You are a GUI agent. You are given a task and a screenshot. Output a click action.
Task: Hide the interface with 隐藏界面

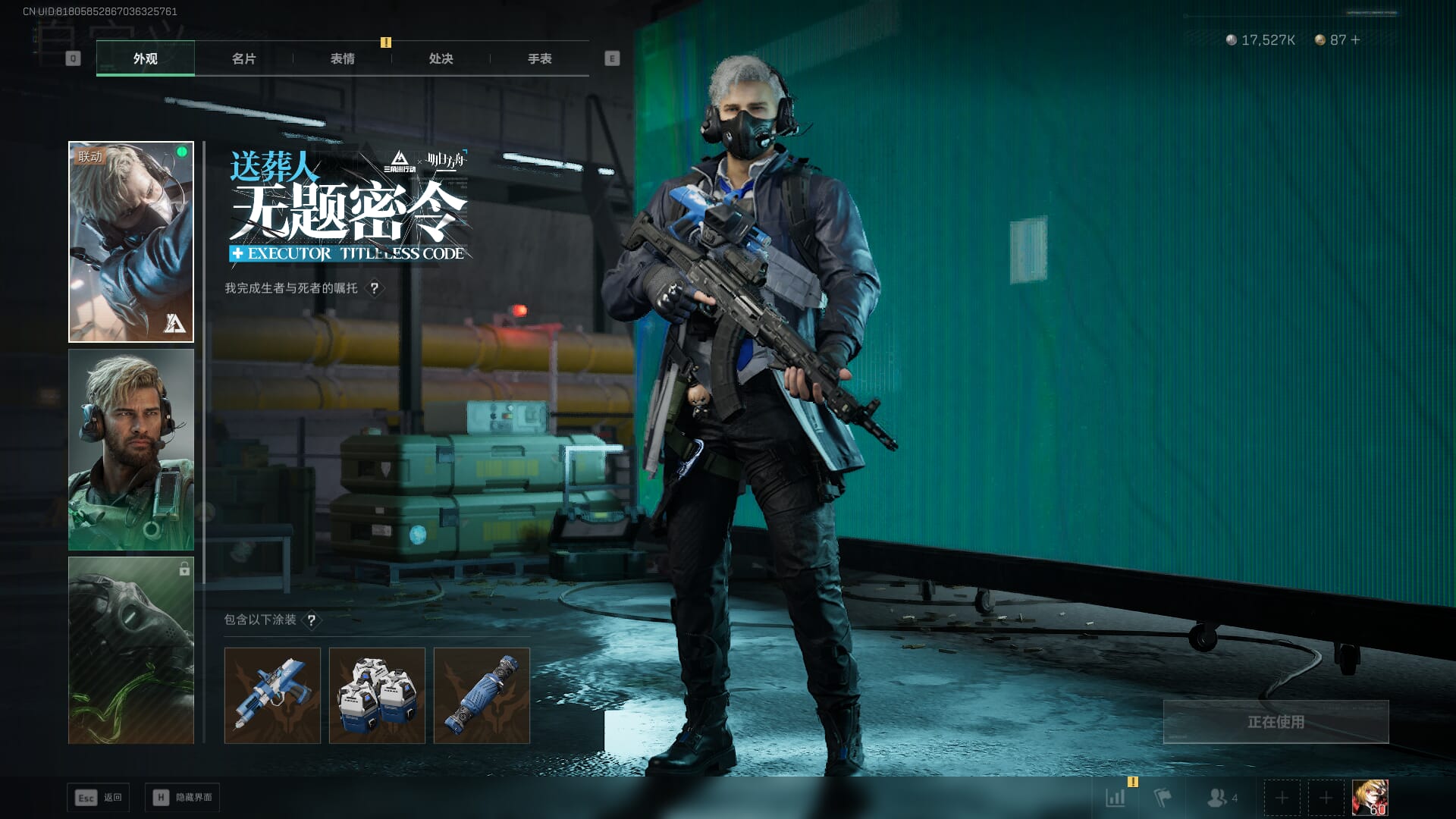pyautogui.click(x=183, y=798)
